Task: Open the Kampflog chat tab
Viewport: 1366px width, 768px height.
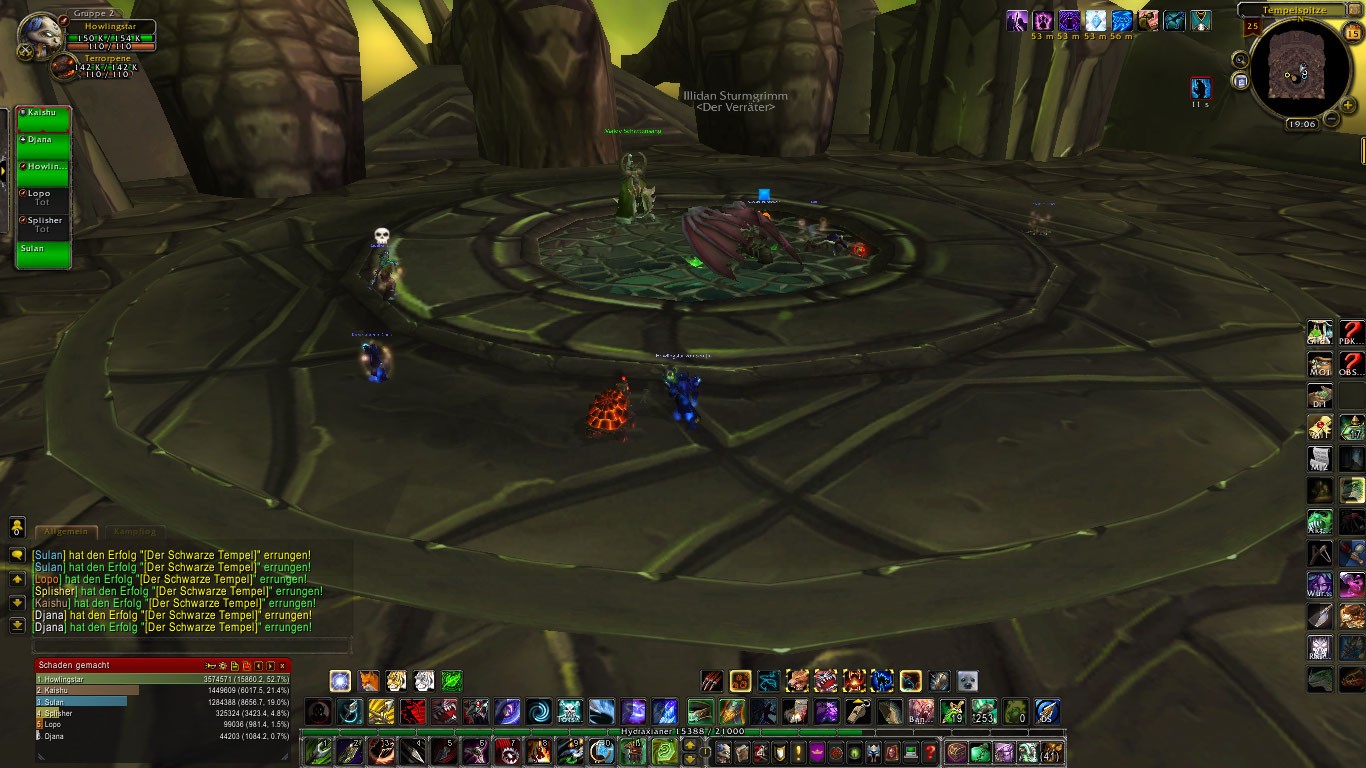Action: [132, 532]
